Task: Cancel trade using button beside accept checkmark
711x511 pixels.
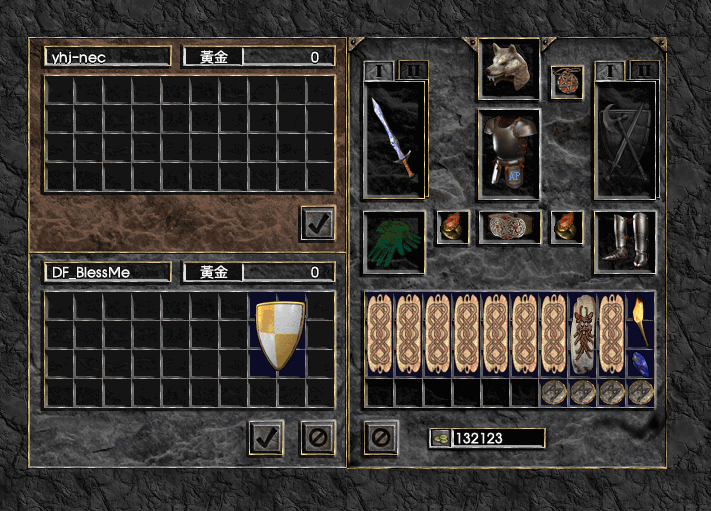Action: [x=318, y=437]
